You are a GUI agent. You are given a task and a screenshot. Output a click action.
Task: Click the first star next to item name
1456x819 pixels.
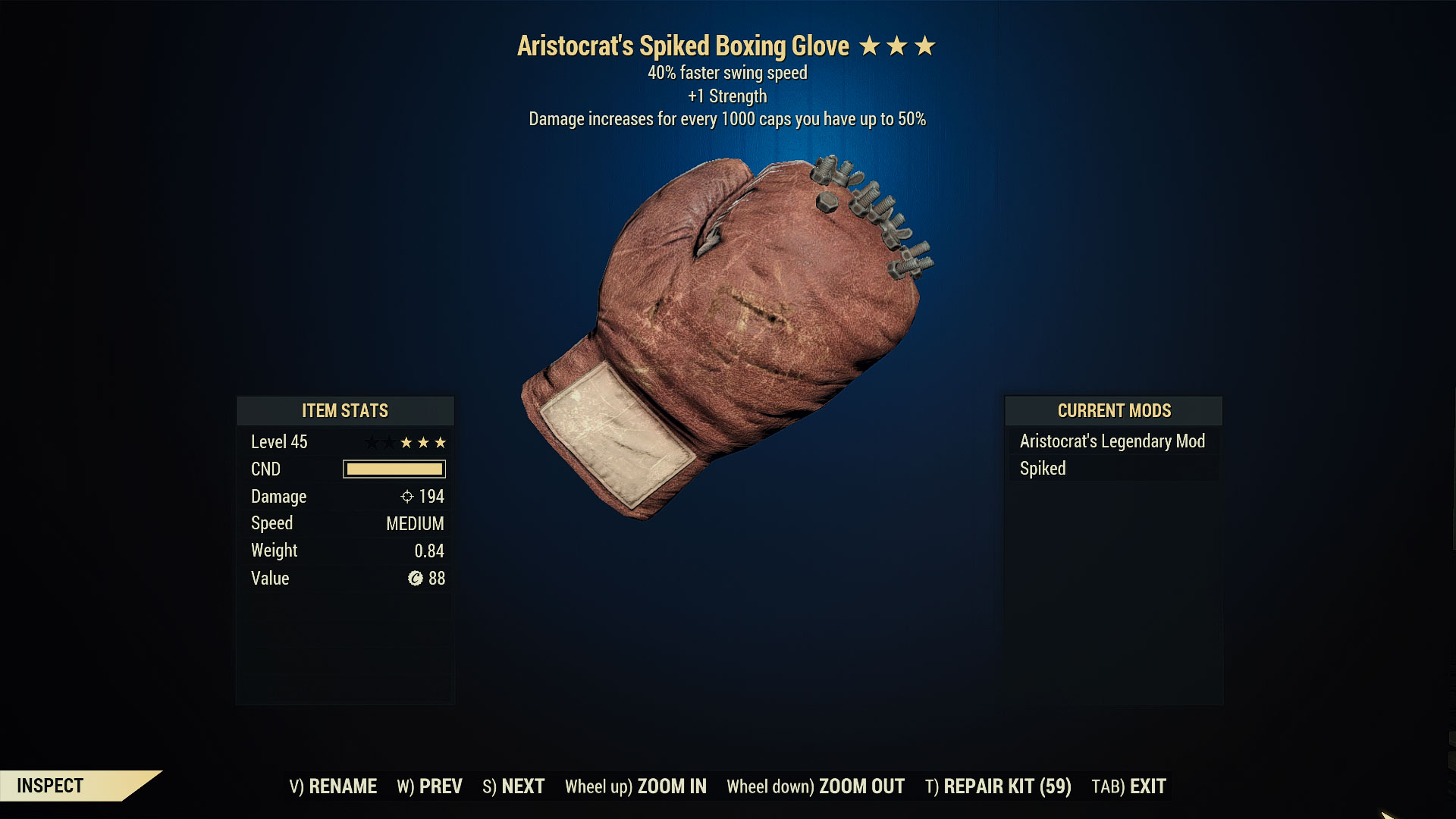click(870, 45)
